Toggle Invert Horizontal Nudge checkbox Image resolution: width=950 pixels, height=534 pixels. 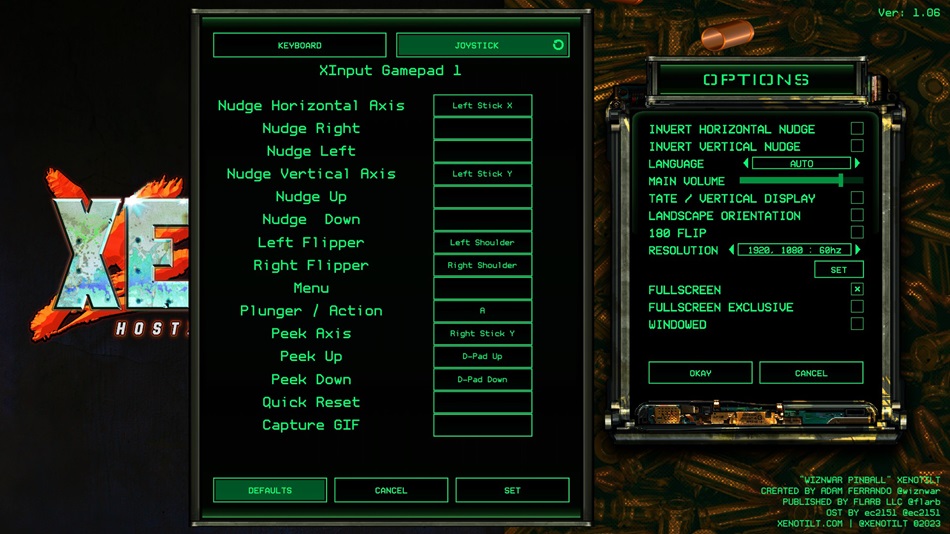[857, 129]
